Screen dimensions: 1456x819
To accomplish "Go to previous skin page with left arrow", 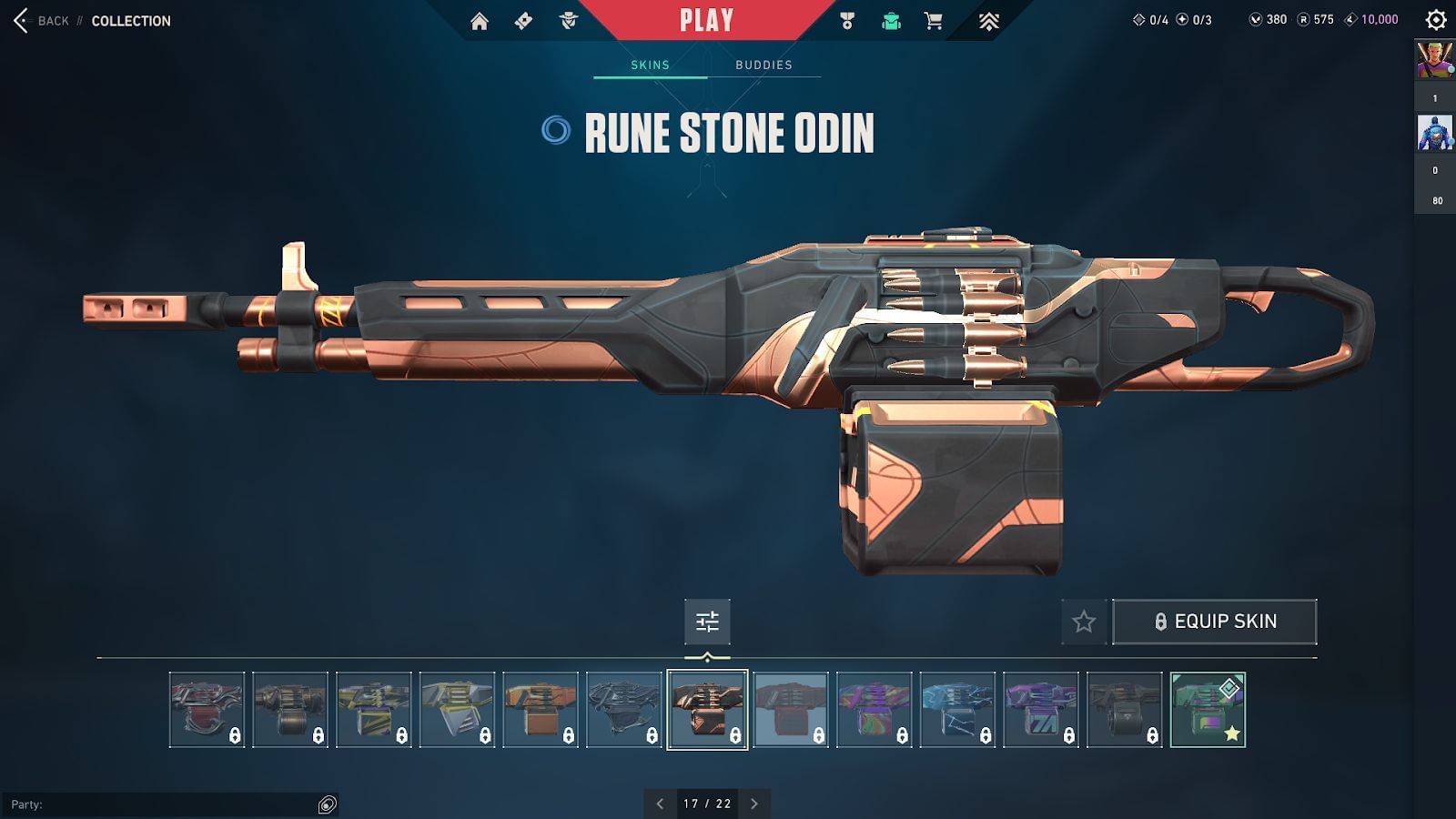I will [659, 804].
